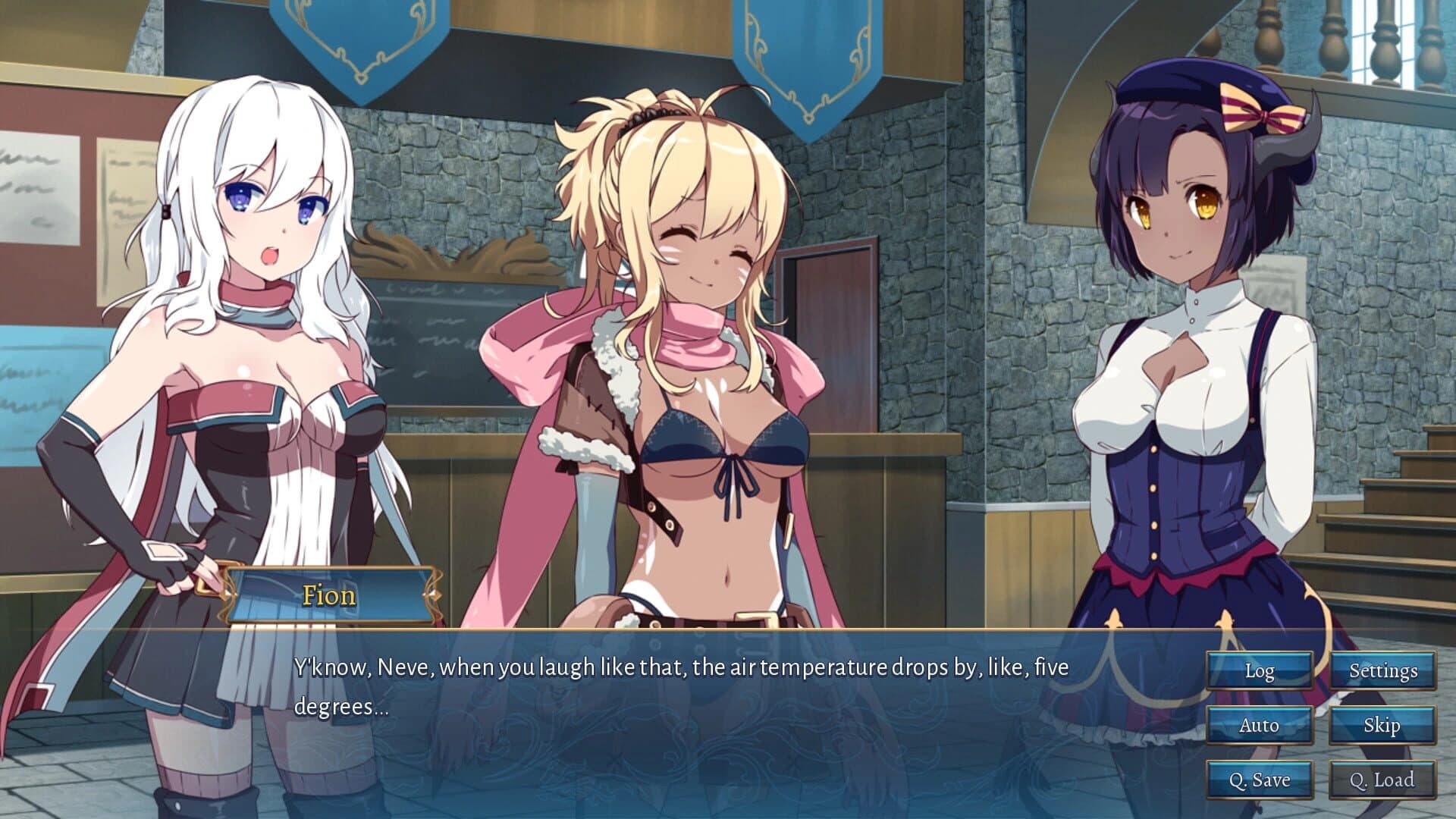Click Q. Save to quick save

pyautogui.click(x=1259, y=779)
